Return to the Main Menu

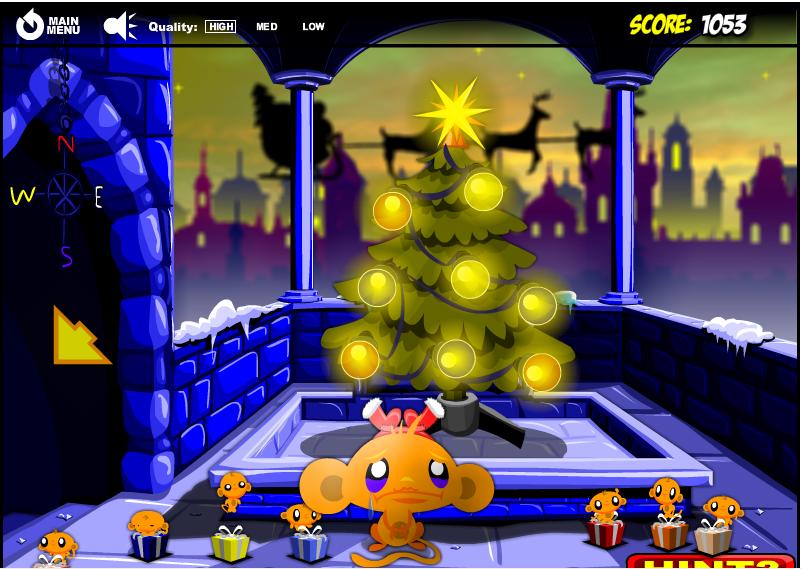48,24
